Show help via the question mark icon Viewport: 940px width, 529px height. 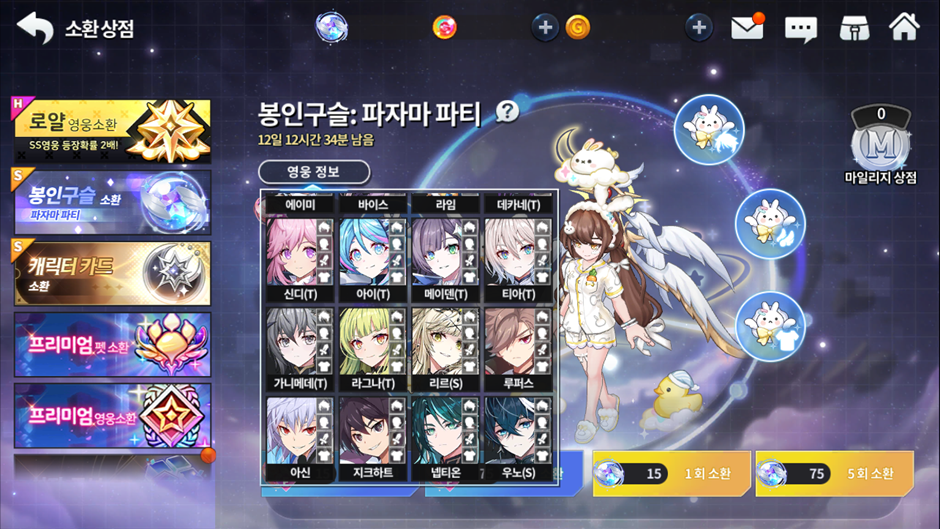pos(508,111)
